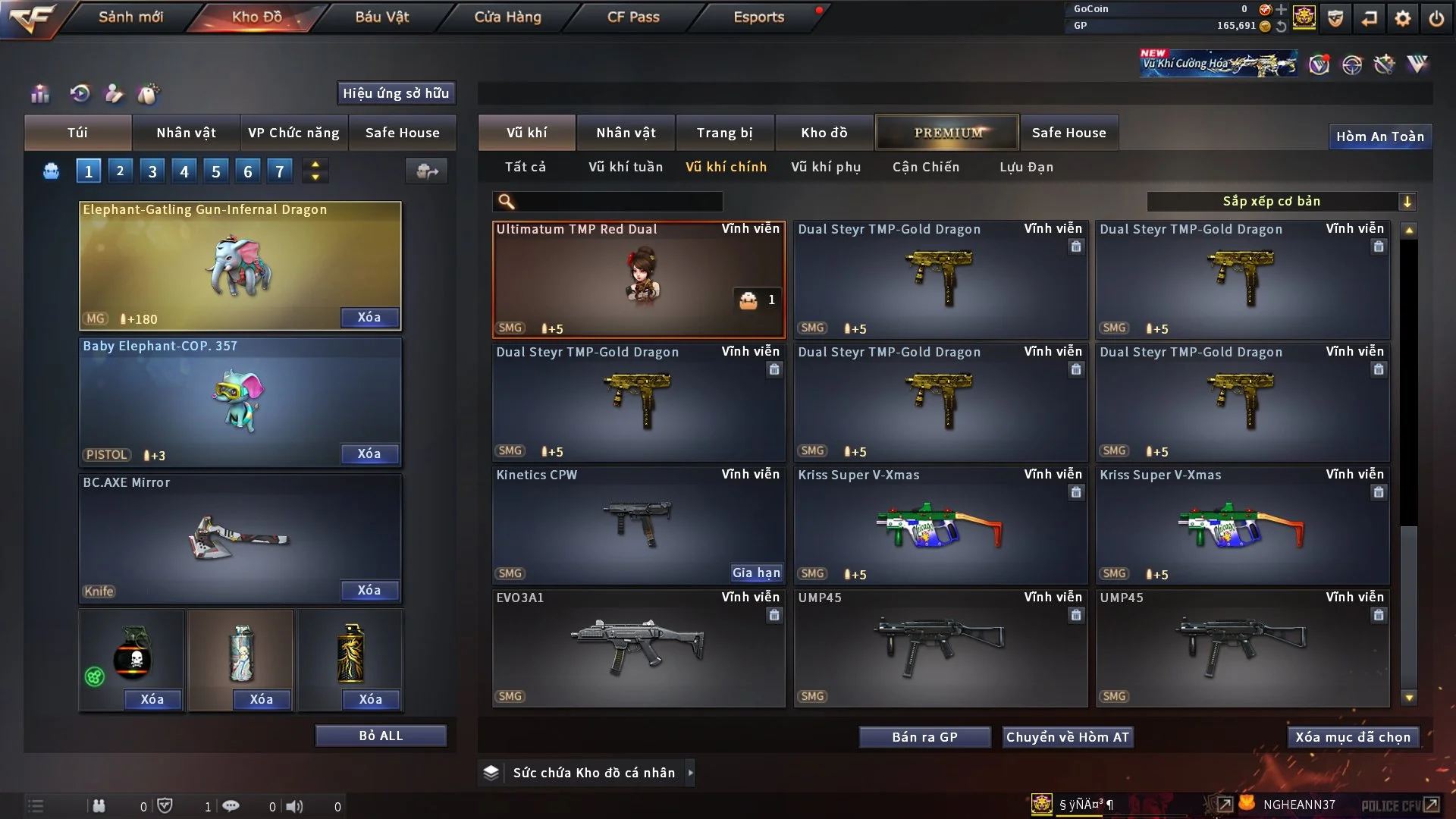The width and height of the screenshot is (1456, 819).
Task: Select the Nhân vật tab beside Túi
Action: coord(186,133)
